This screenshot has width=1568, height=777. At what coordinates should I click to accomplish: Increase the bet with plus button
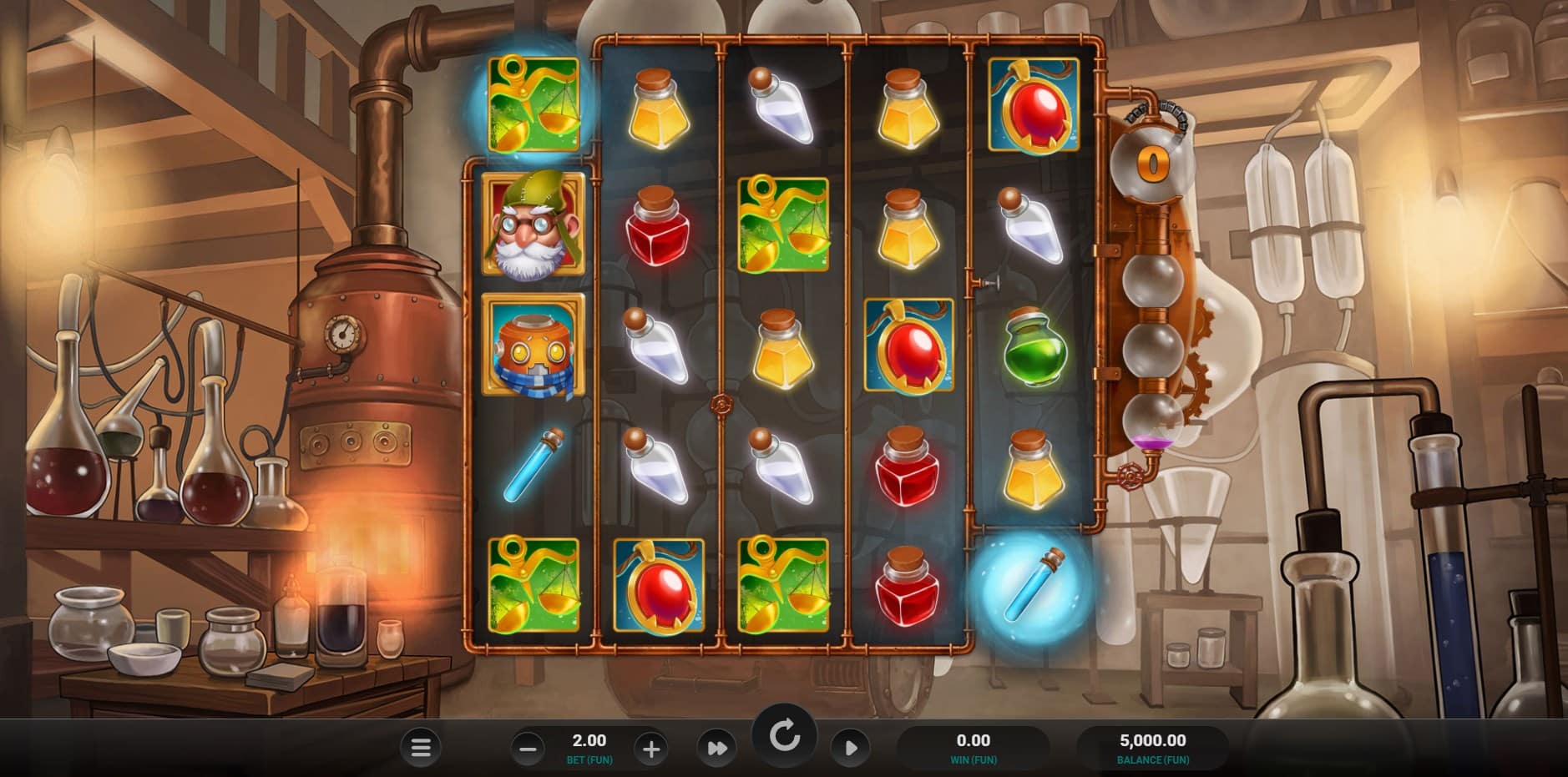(651, 749)
